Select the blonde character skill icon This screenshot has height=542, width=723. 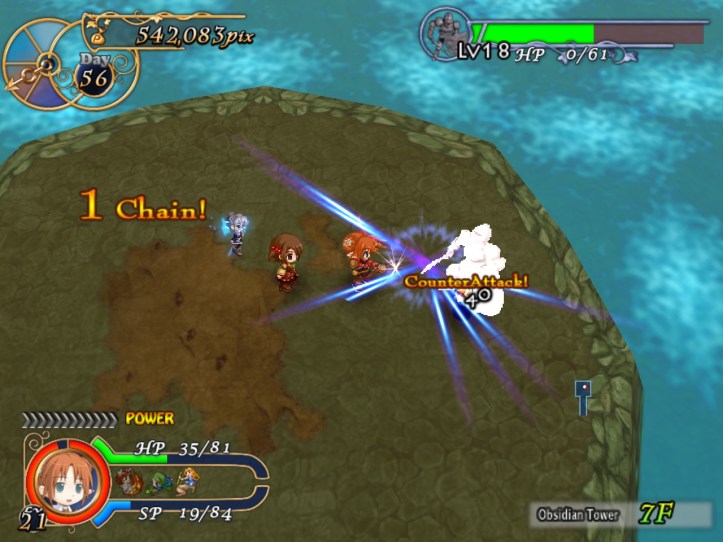pos(187,479)
